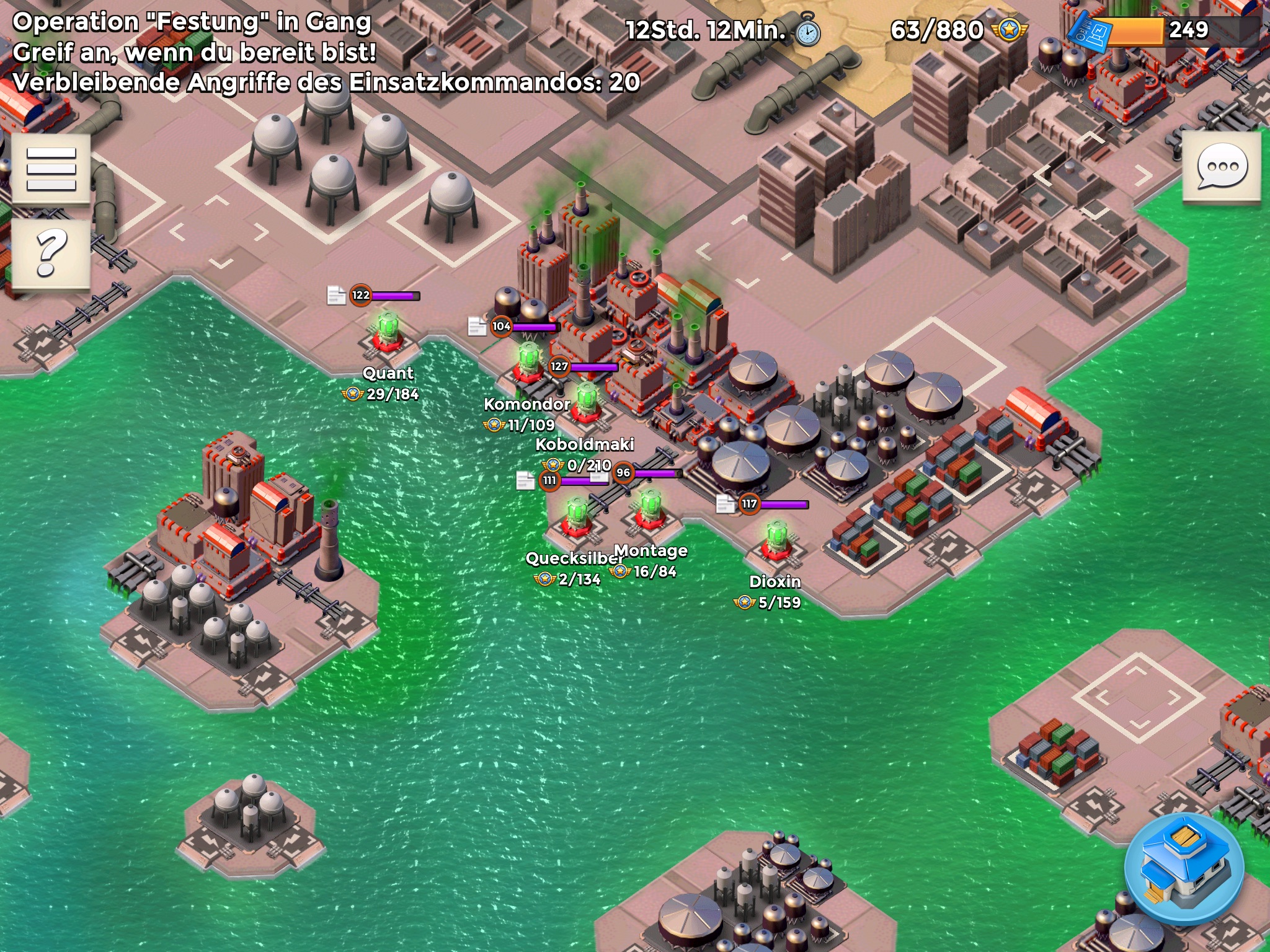Open the question mark help button
The height and width of the screenshot is (952, 1270).
point(51,253)
